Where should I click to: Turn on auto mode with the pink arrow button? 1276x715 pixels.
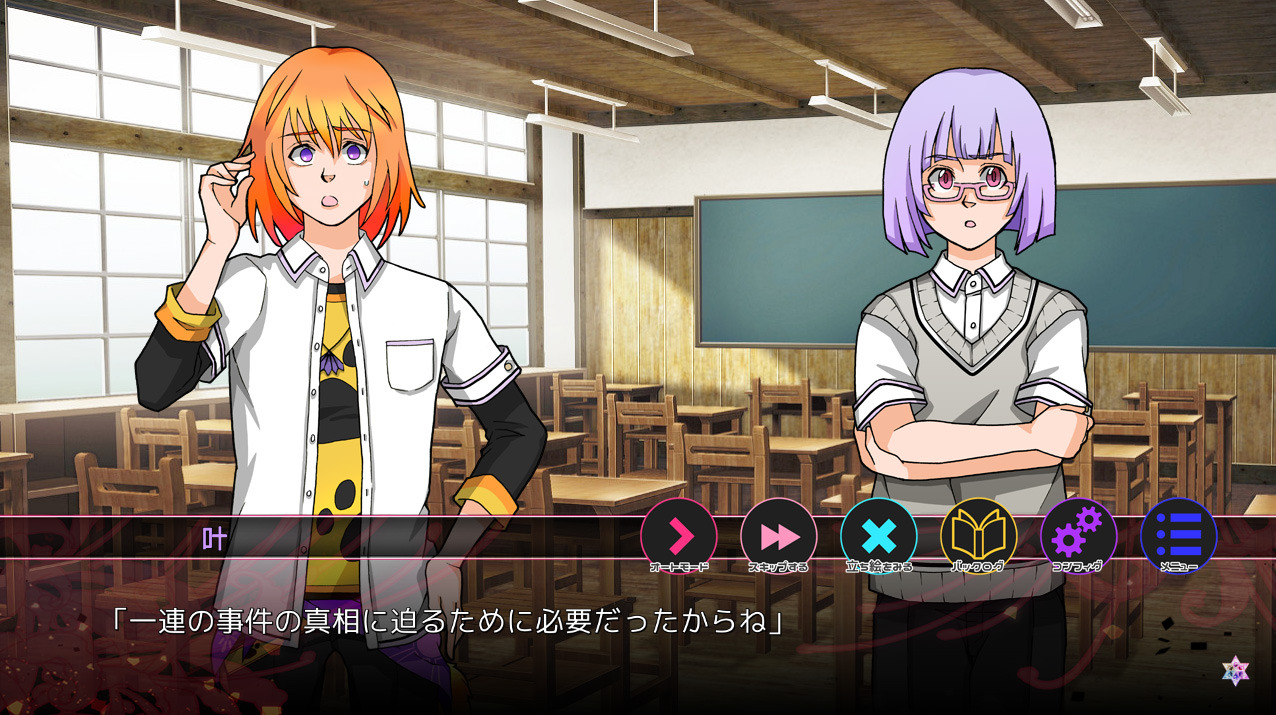pyautogui.click(x=679, y=536)
